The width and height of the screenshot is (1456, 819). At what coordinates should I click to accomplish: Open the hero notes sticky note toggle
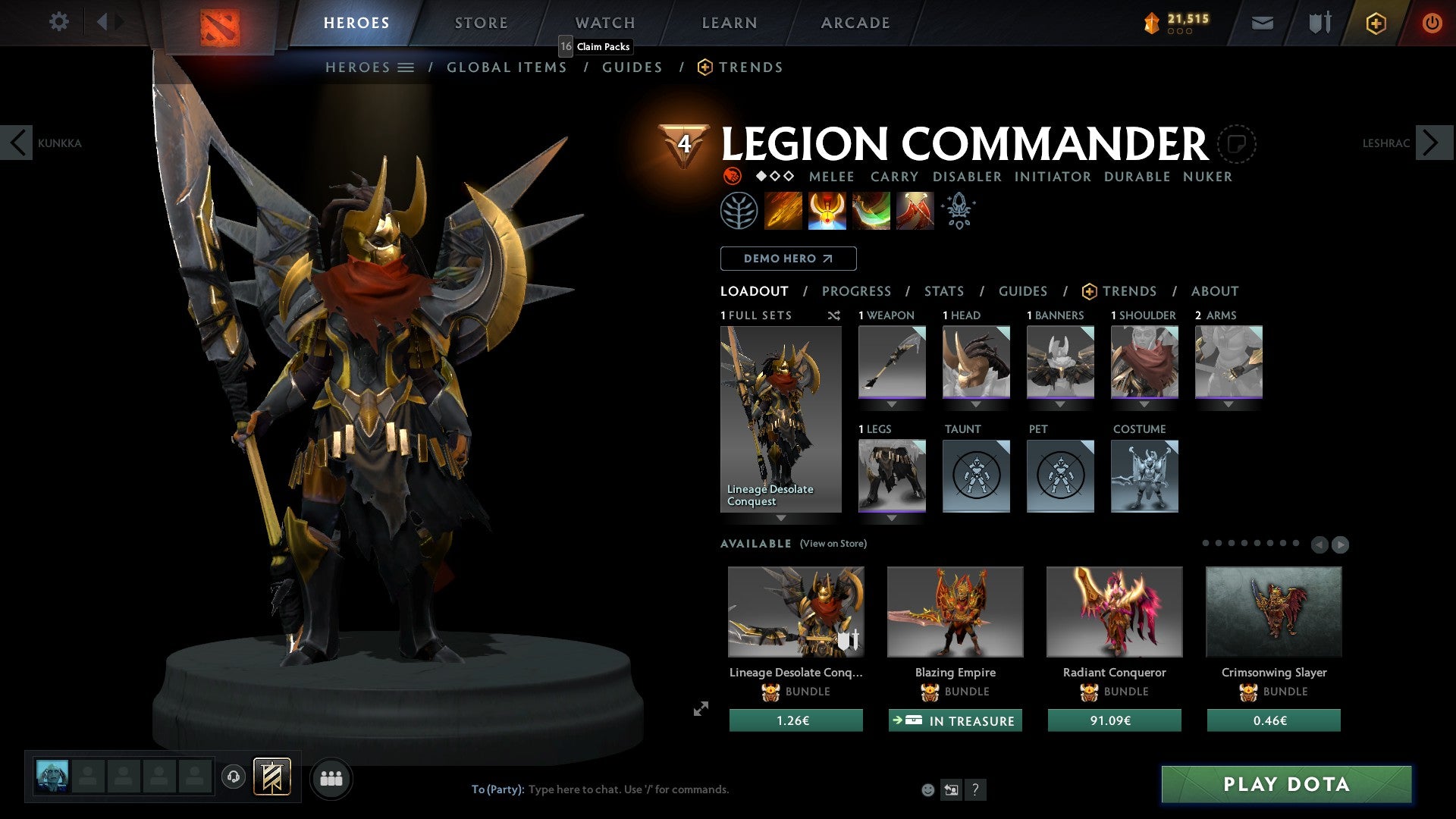click(1238, 144)
